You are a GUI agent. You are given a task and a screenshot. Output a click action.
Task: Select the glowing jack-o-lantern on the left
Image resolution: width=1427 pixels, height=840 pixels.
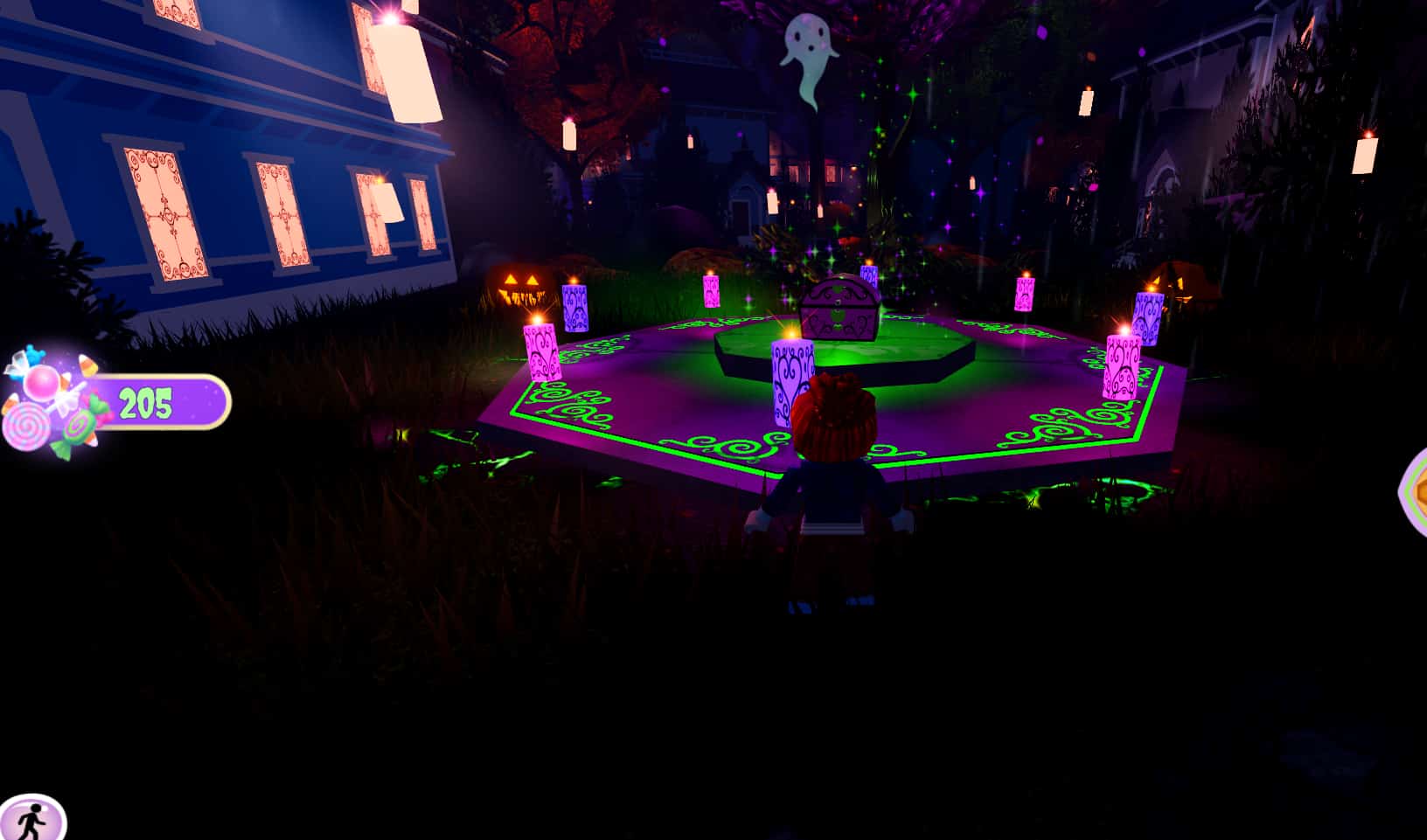(x=520, y=284)
